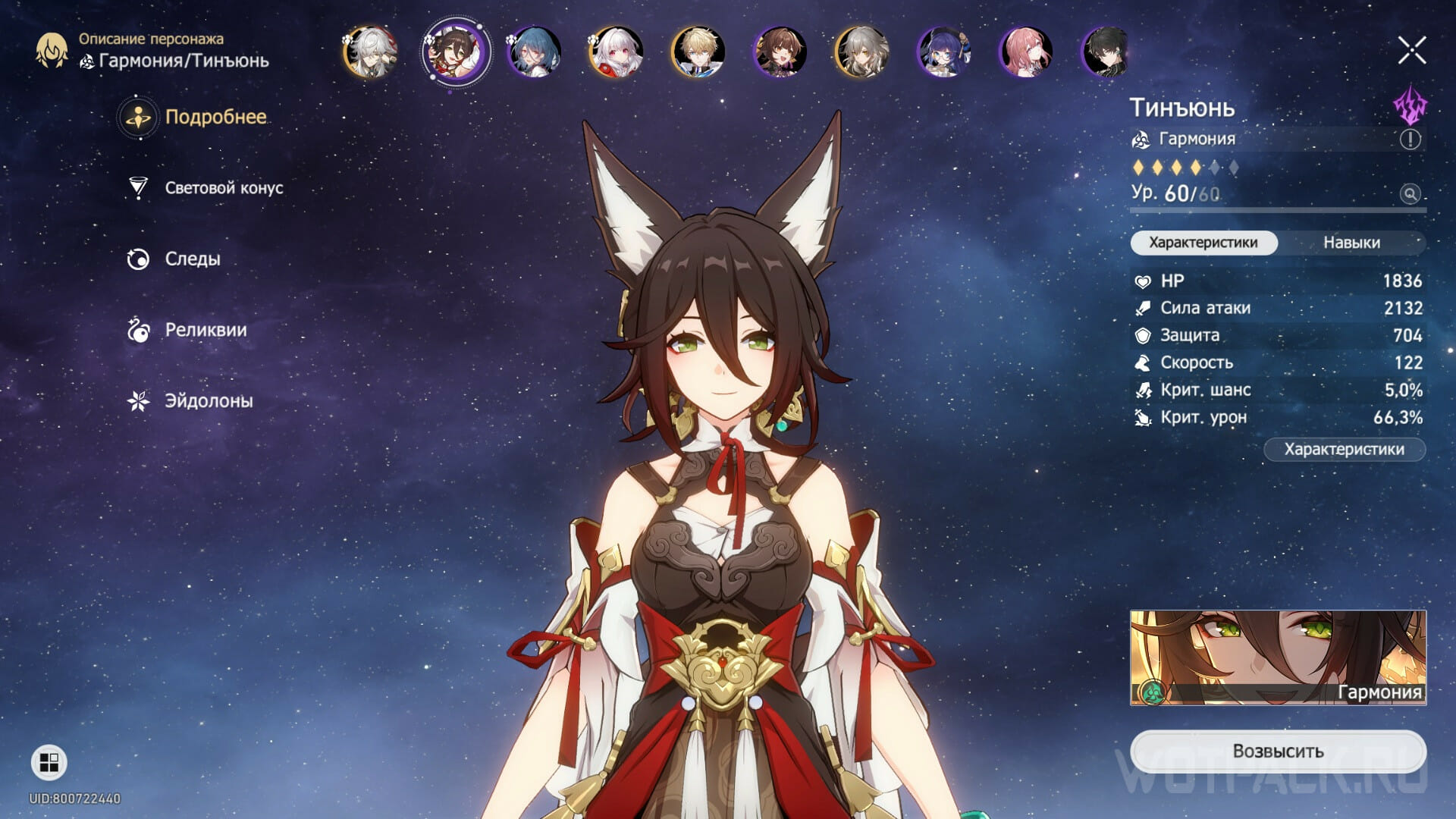Select the black-haired character portrait
Viewport: 1456px width, 819px height.
pyautogui.click(x=1107, y=52)
